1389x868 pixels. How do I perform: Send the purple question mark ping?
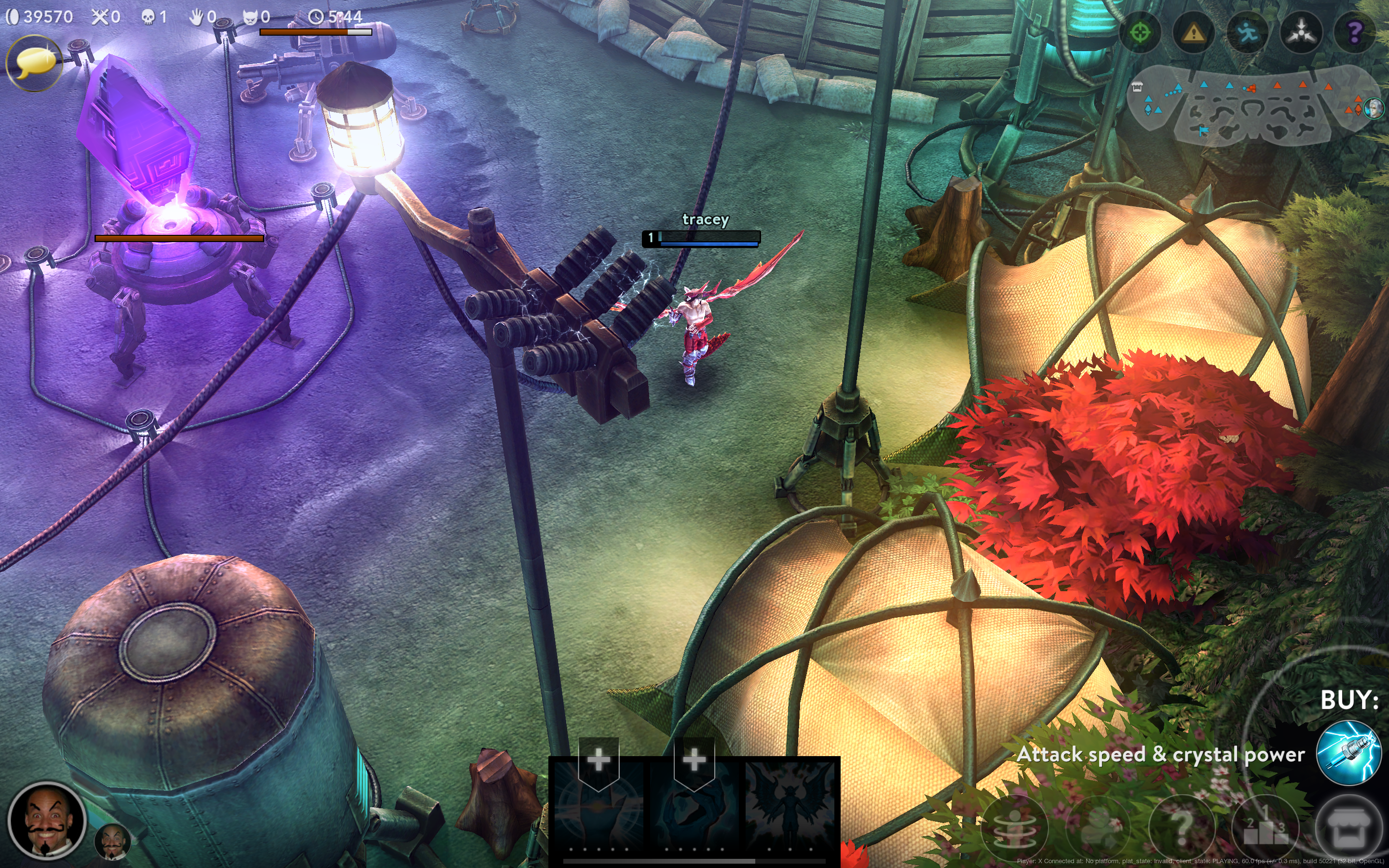coord(1355,33)
